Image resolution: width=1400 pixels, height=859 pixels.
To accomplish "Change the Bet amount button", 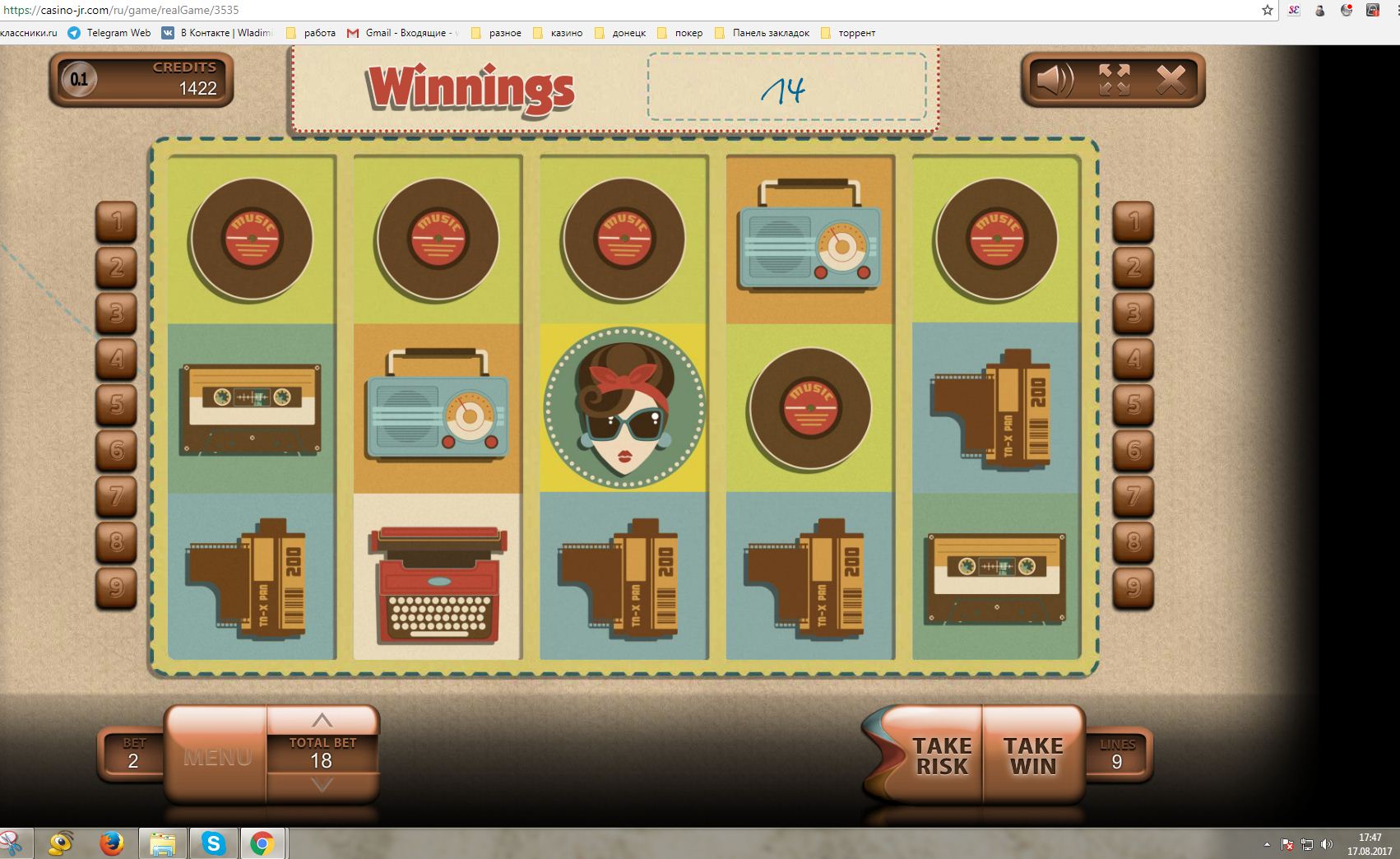I will point(133,755).
